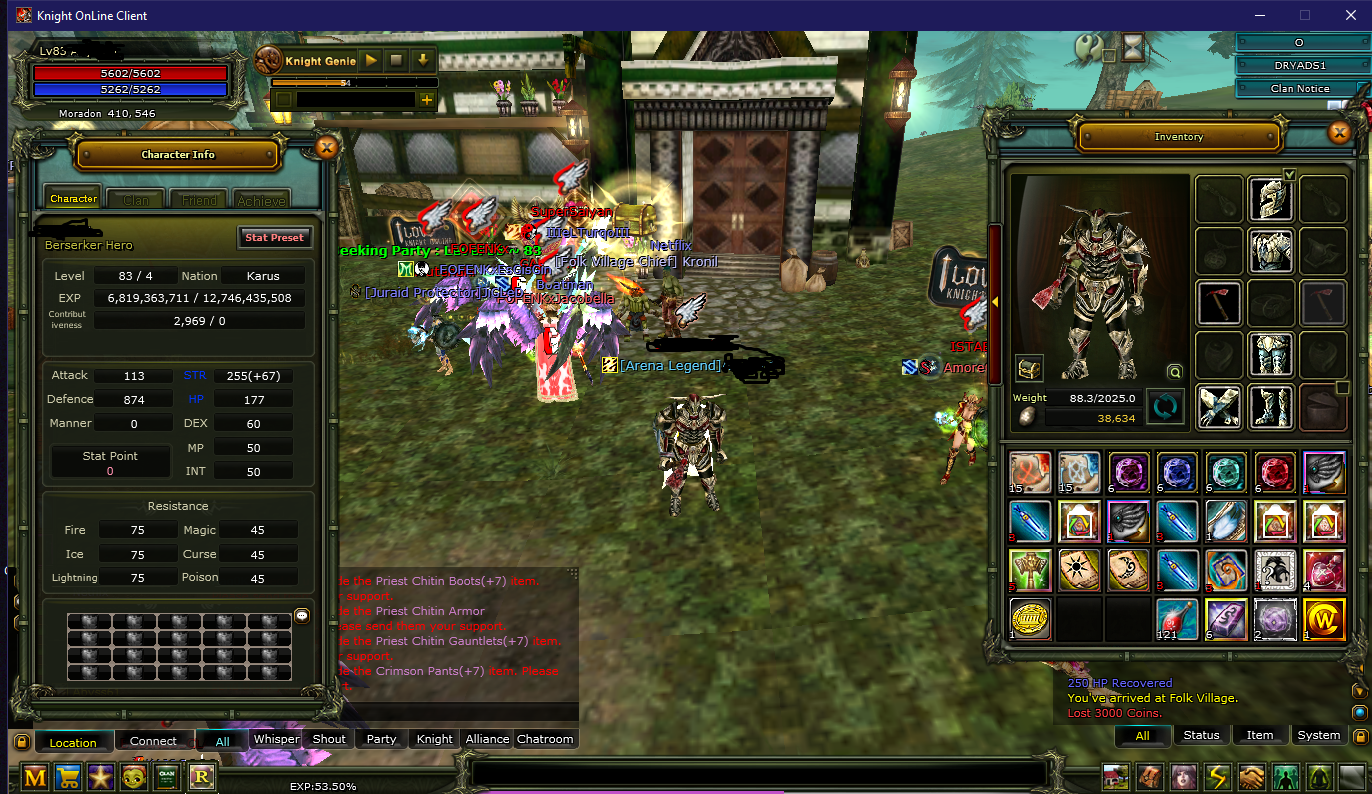Select the Moradon teleport M icon
This screenshot has height=794, width=1372.
[35, 776]
